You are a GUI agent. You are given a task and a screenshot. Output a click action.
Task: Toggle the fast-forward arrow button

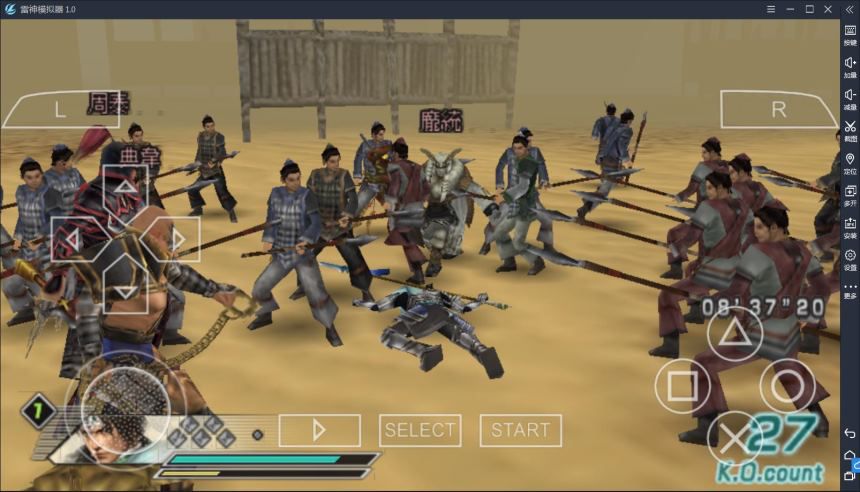pyautogui.click(x=319, y=430)
